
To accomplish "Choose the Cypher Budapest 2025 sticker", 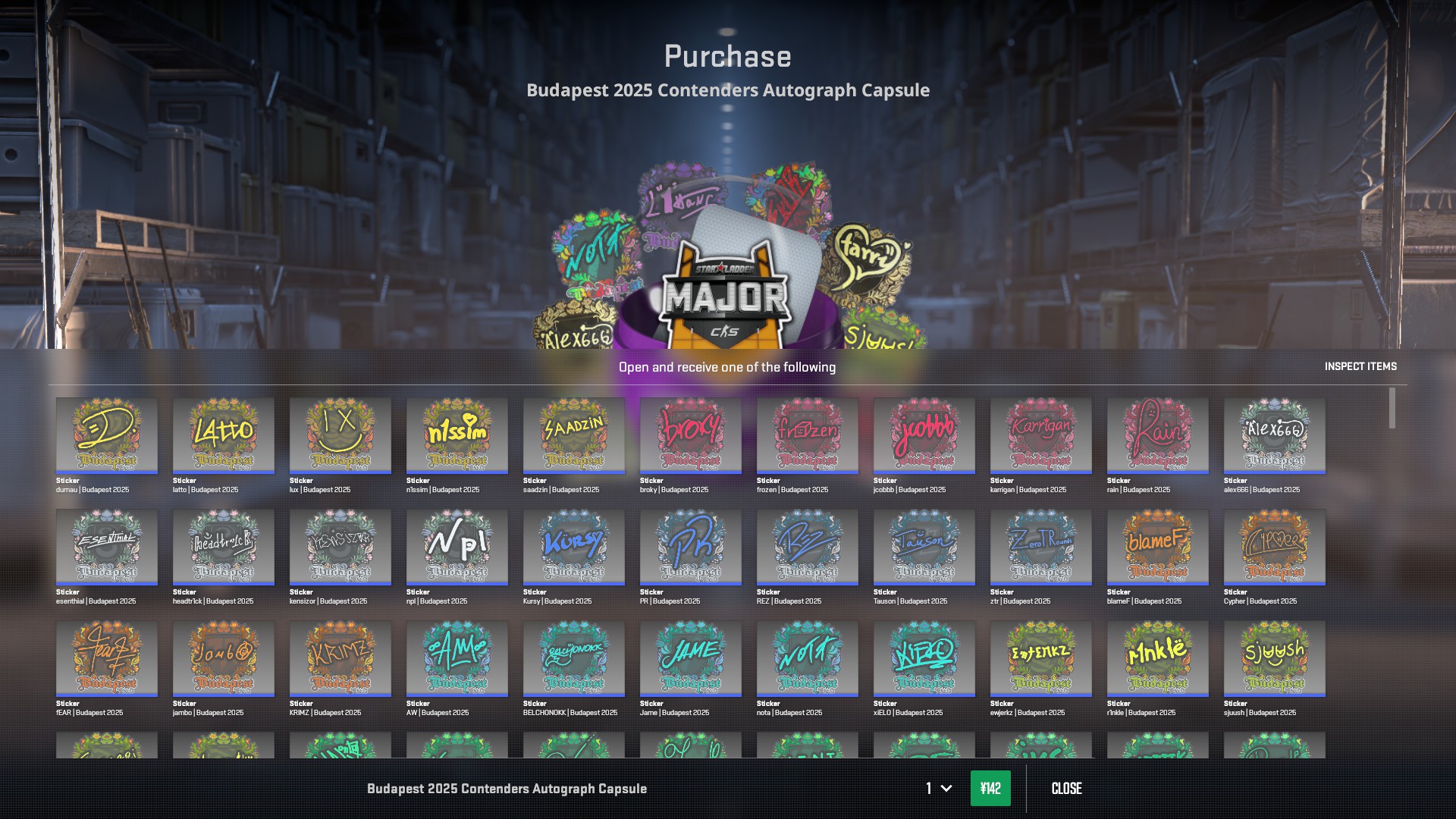I will pyautogui.click(x=1275, y=547).
